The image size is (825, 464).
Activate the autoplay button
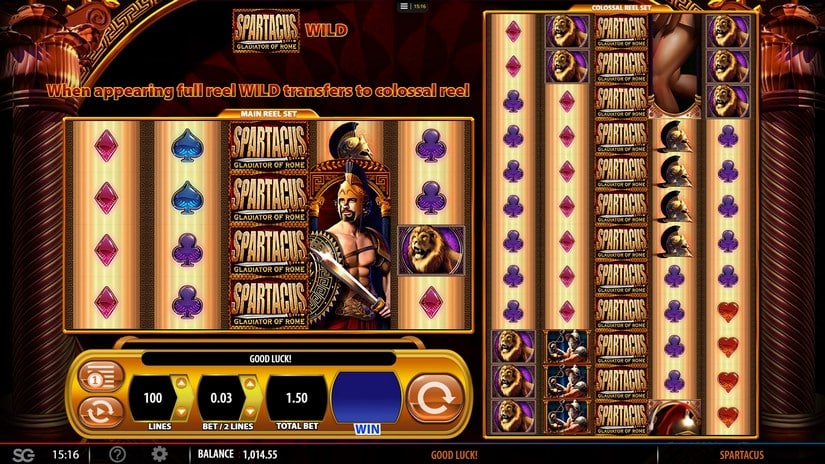click(x=99, y=411)
